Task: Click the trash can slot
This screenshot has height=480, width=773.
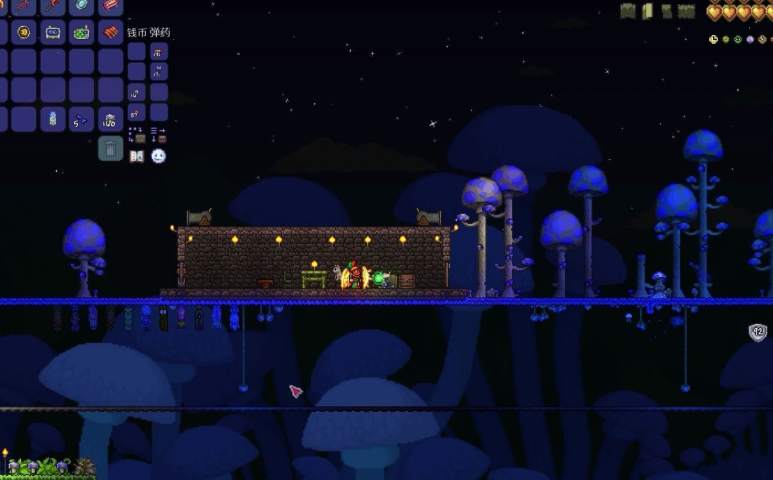Action: (110, 149)
